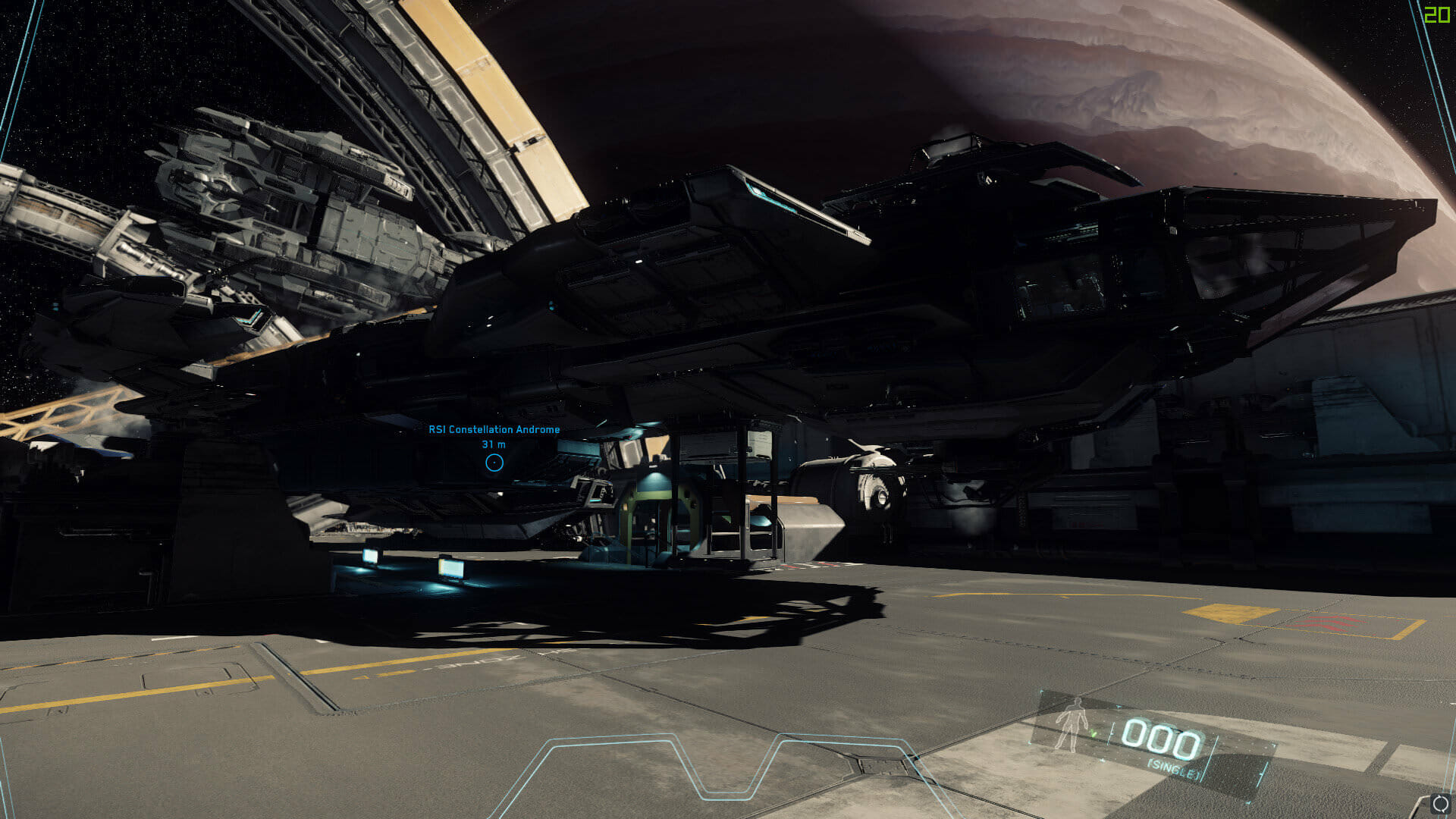Viewport: 1456px width, 819px height.
Task: Select the RSI Constellation Andromeda target marker
Action: [x=494, y=462]
